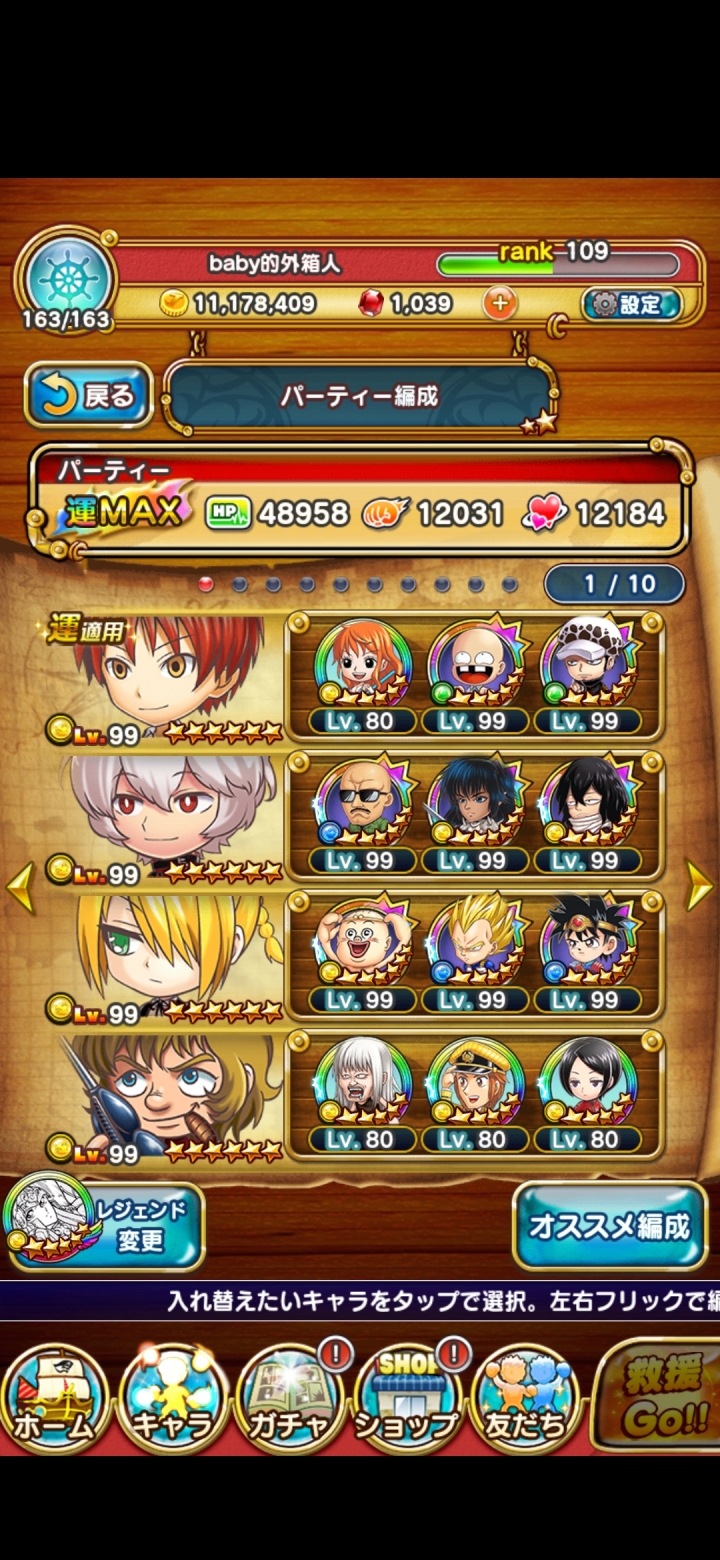Go back with the 戻る button
The height and width of the screenshot is (1560, 720).
point(88,395)
